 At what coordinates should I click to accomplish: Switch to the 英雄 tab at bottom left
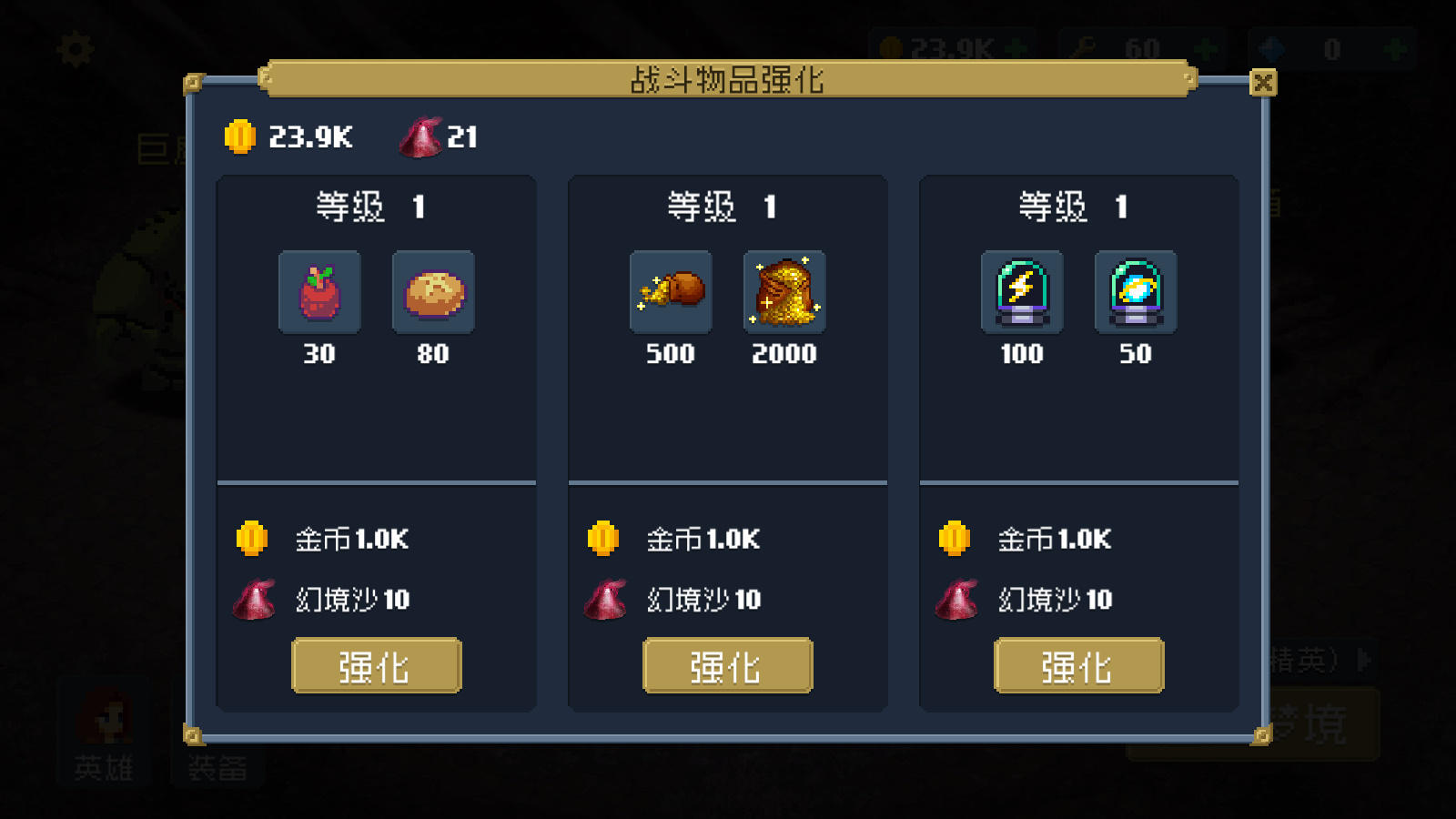click(103, 769)
